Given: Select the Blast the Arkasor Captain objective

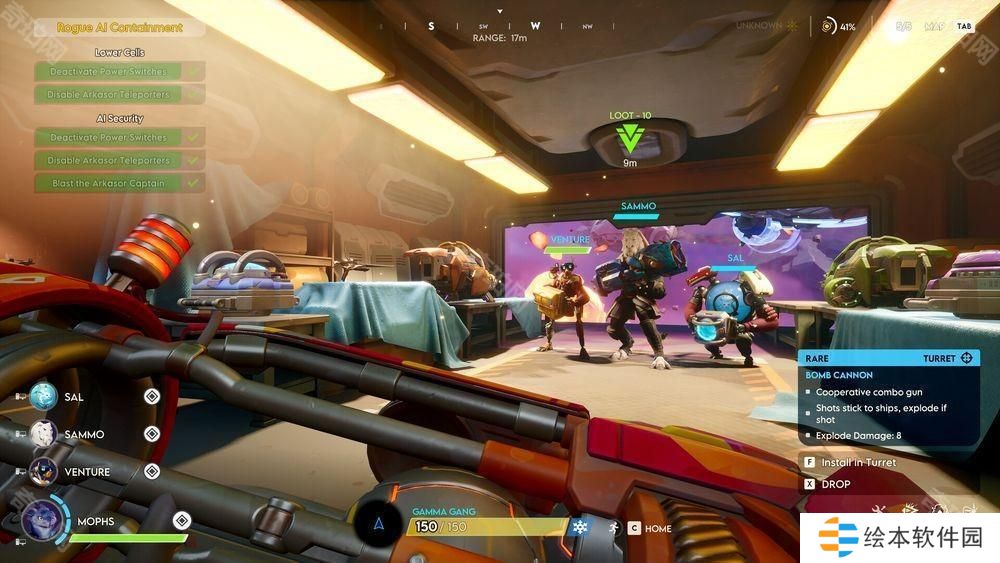Looking at the screenshot, I should (x=109, y=183).
